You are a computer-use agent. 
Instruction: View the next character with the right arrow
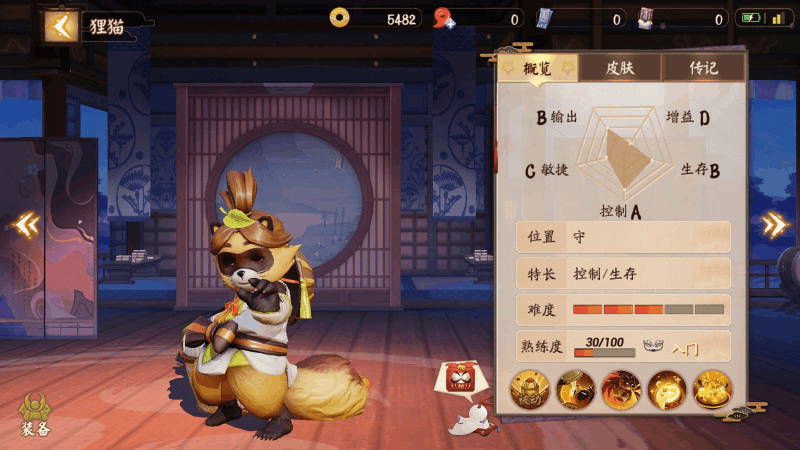774,224
